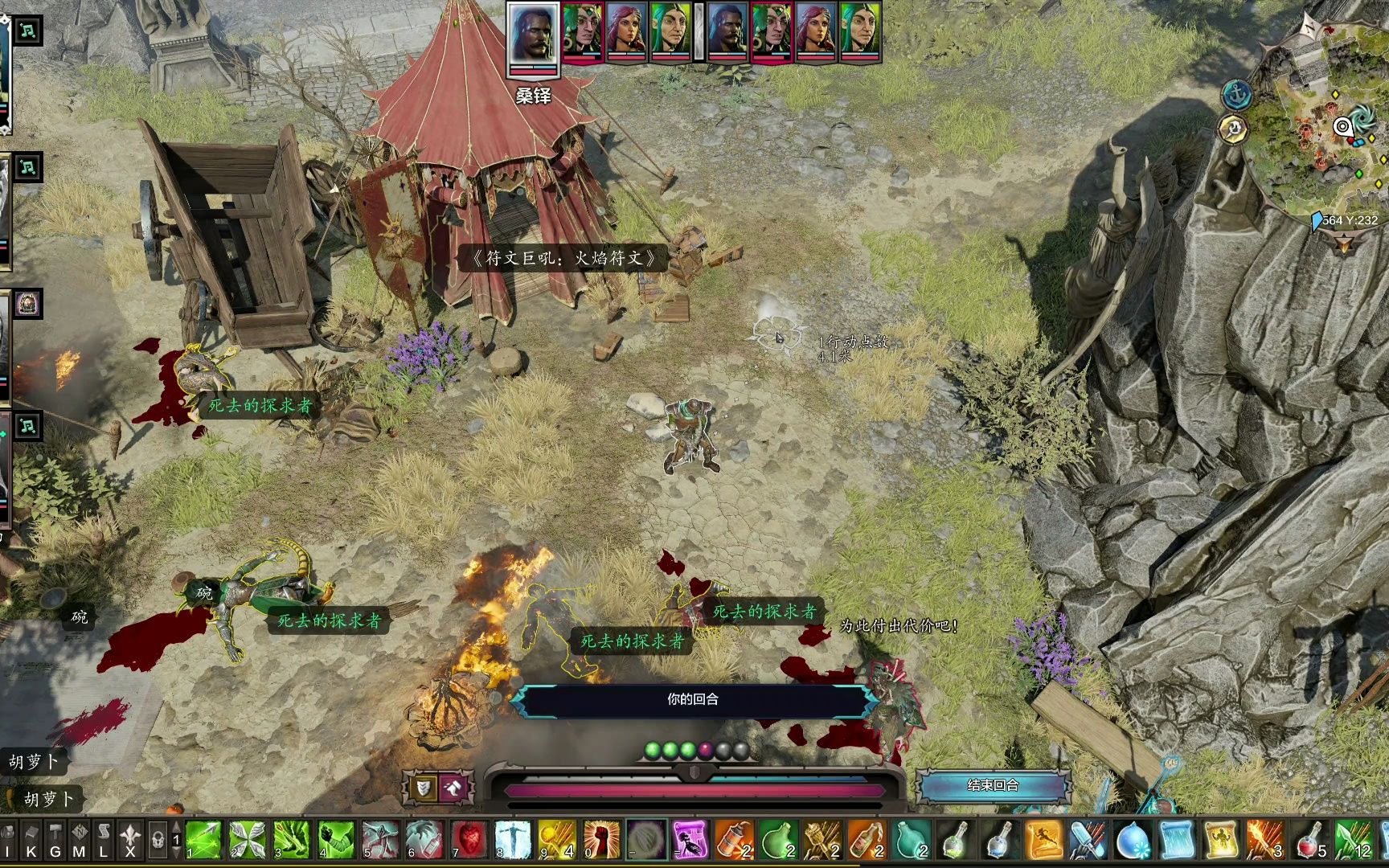Screen dimensions: 1389x868
Task: Toggle the hotbar padlock
Action: coord(158,840)
